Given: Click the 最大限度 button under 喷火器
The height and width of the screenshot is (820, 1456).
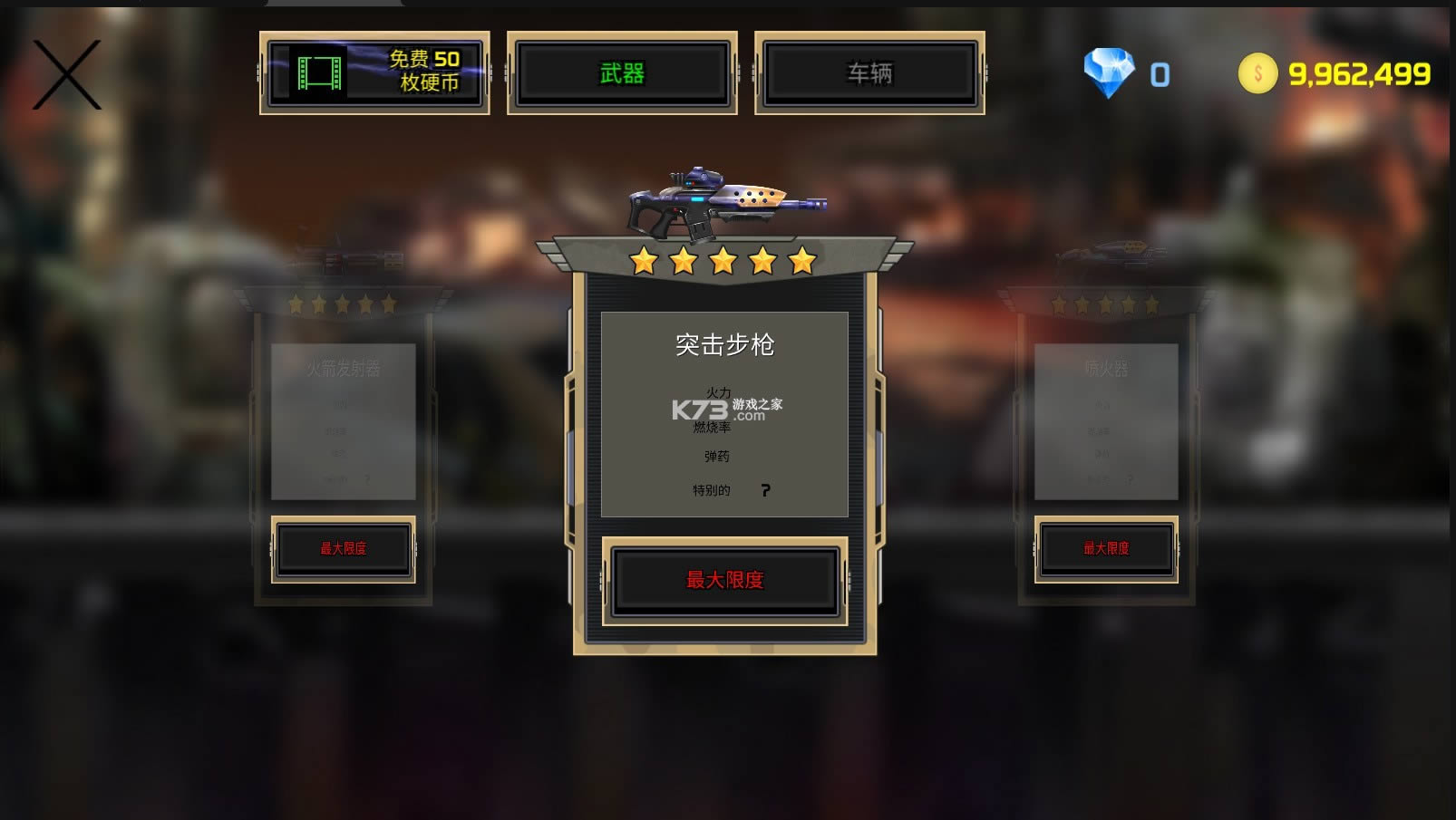Looking at the screenshot, I should [x=1106, y=549].
